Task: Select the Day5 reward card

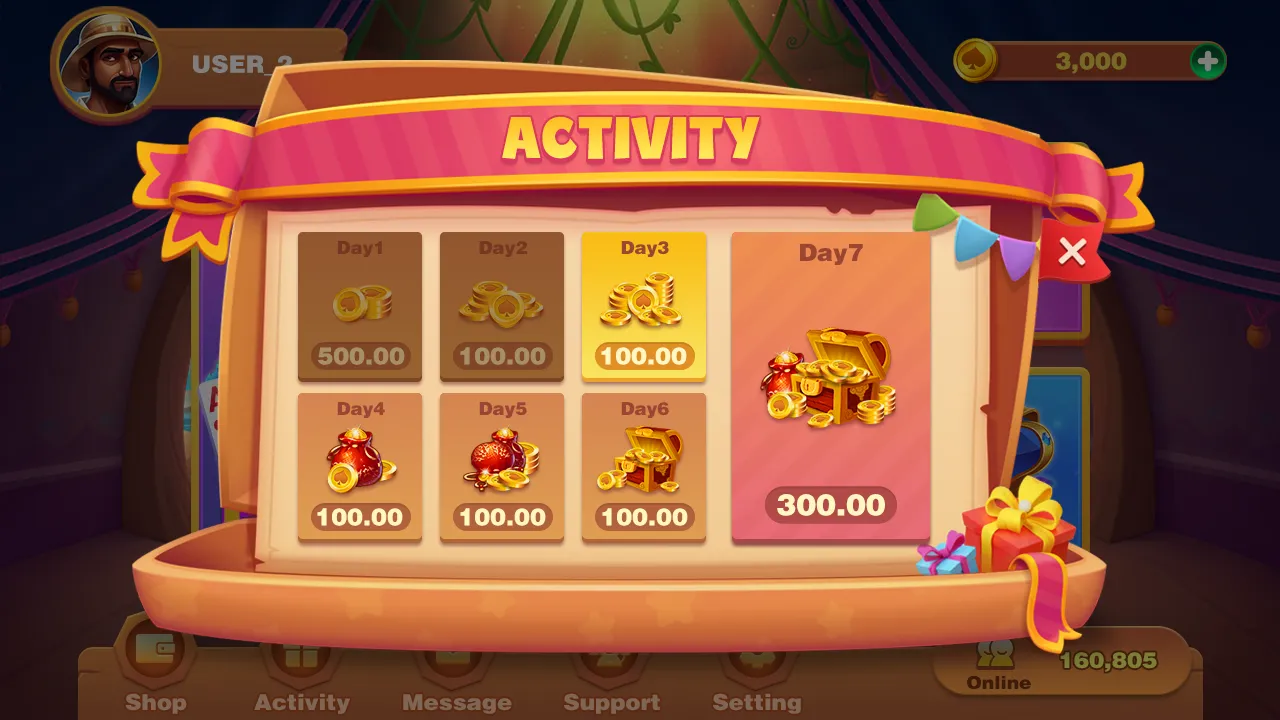Action: pos(502,467)
